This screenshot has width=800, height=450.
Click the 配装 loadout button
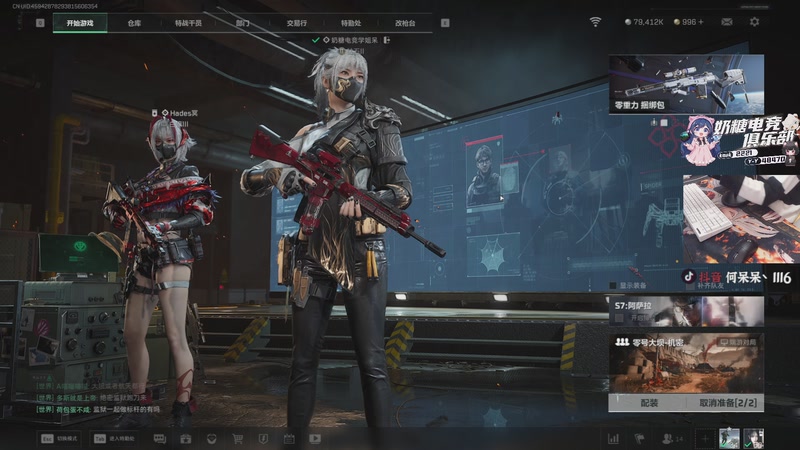pos(649,402)
